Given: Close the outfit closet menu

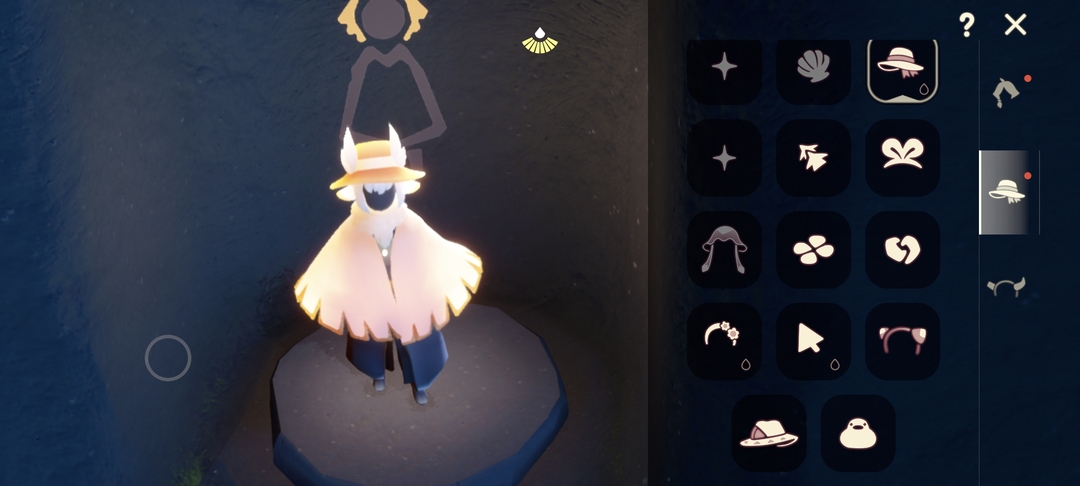Looking at the screenshot, I should point(1015,25).
